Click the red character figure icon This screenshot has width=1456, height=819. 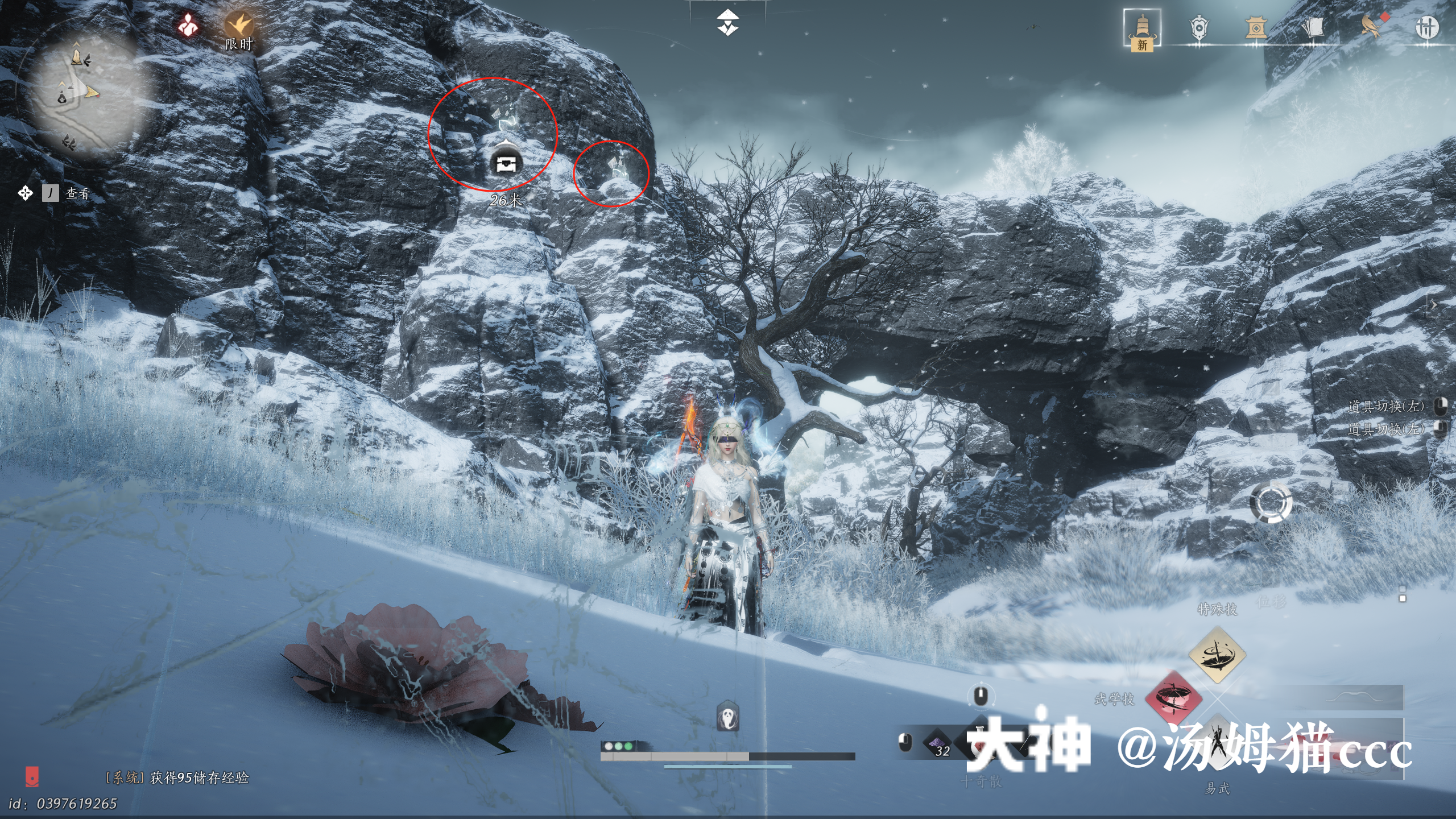(188, 26)
